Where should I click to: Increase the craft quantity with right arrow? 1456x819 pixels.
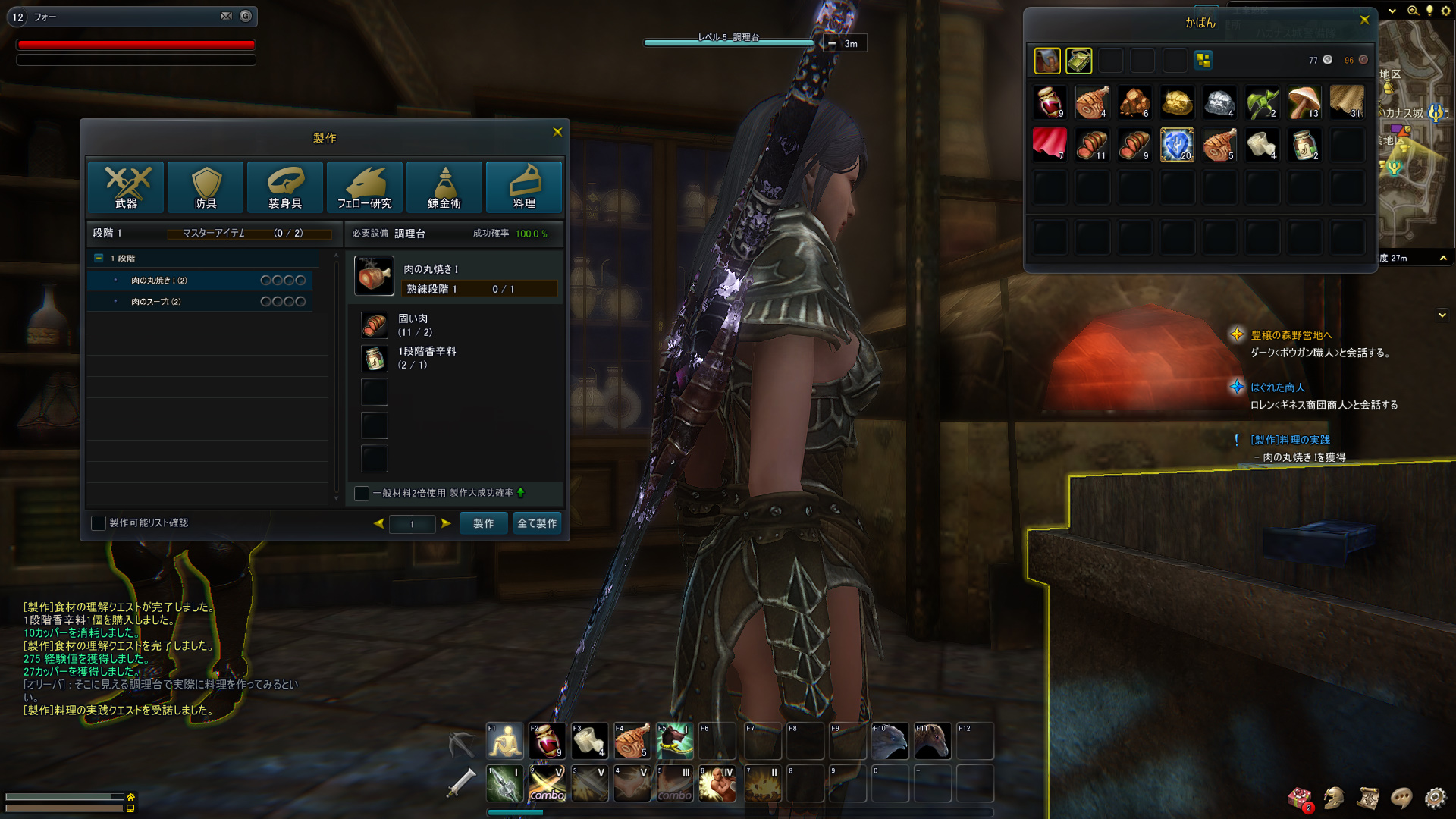coord(446,523)
